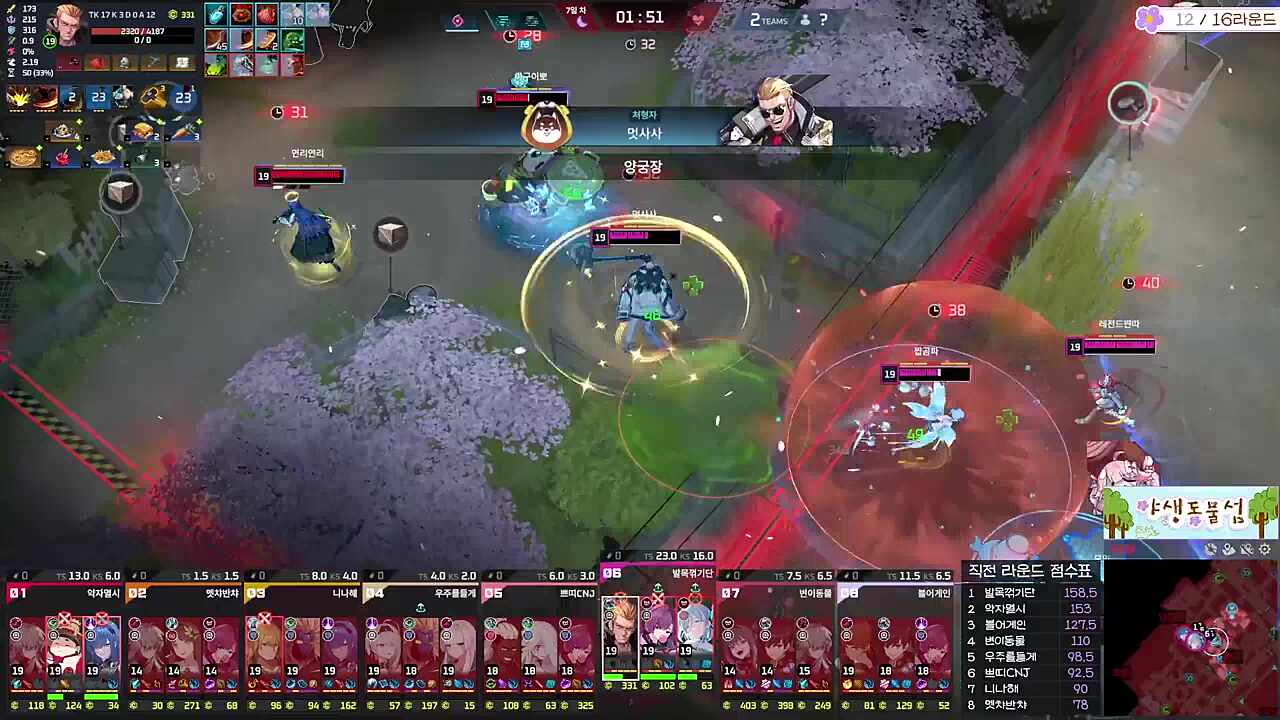
Task: Select the gold coin currency icon showing 331
Action: 173,13
